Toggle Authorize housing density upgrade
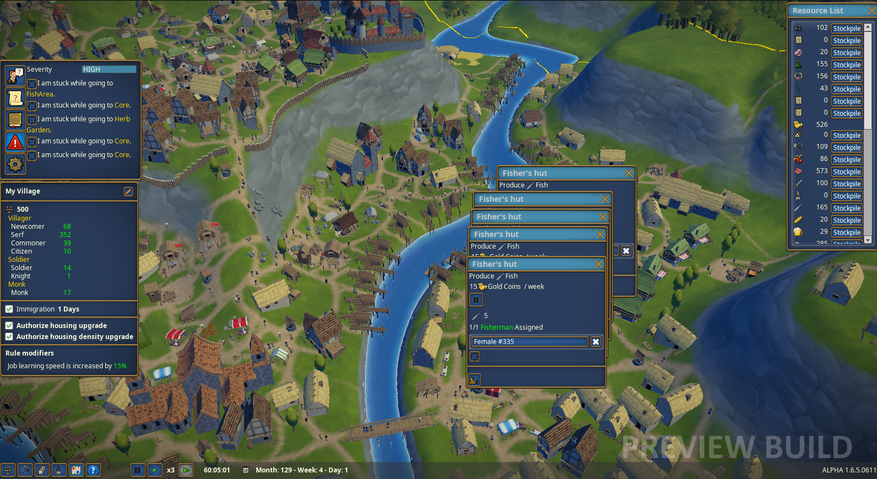Screen dimensions: 877x479 pos(10,337)
